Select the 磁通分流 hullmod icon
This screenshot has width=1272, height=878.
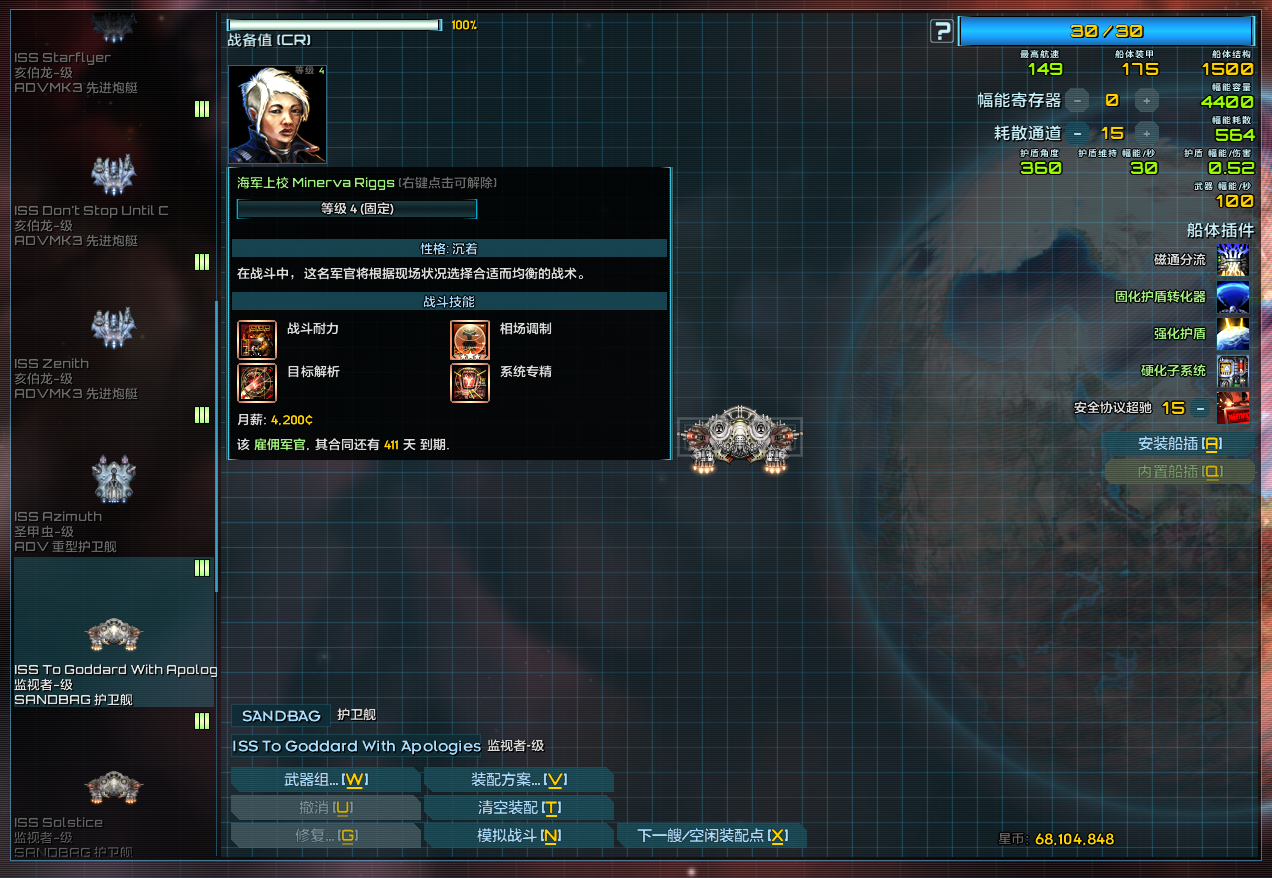pyautogui.click(x=1233, y=260)
